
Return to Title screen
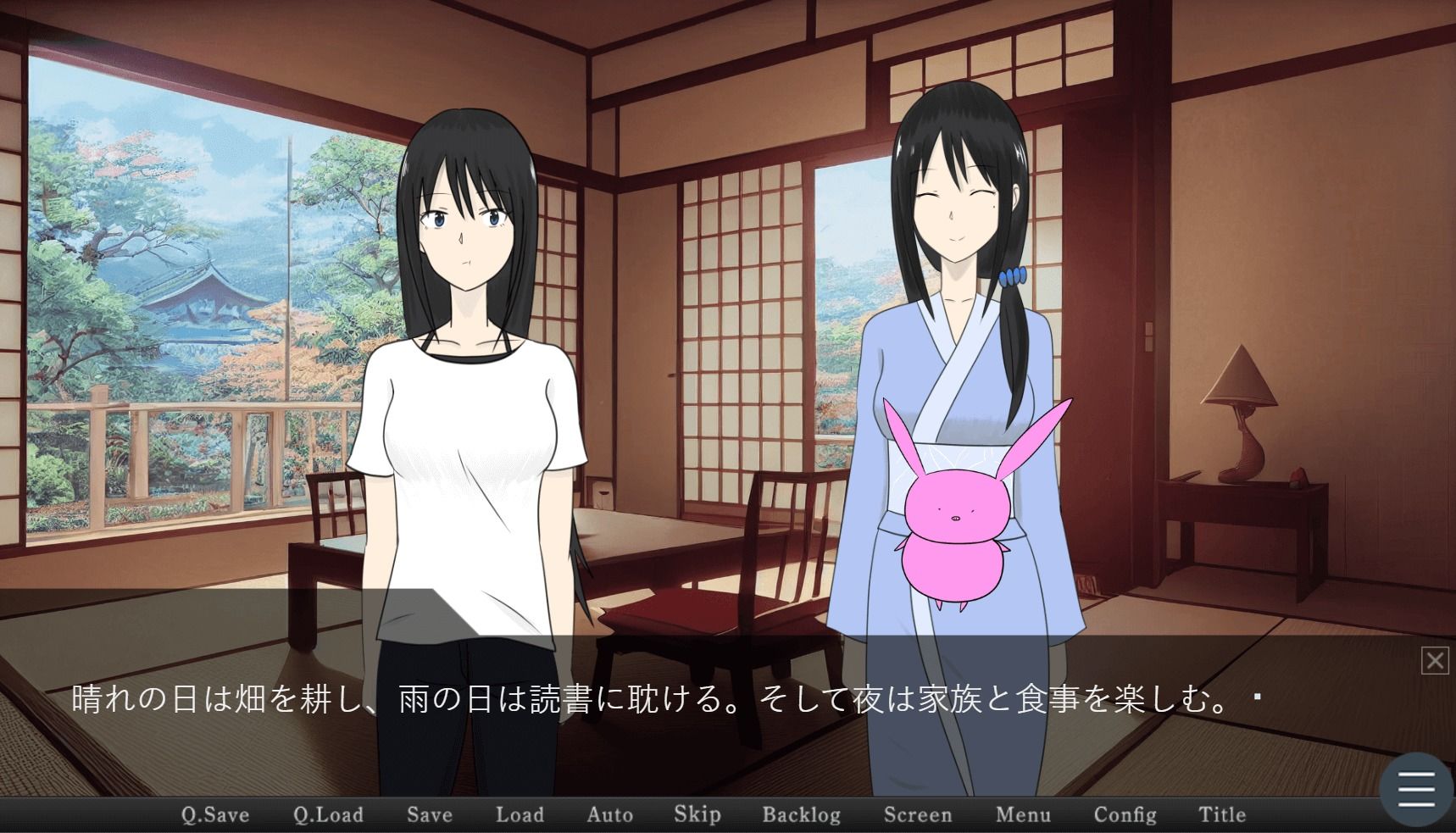1221,814
